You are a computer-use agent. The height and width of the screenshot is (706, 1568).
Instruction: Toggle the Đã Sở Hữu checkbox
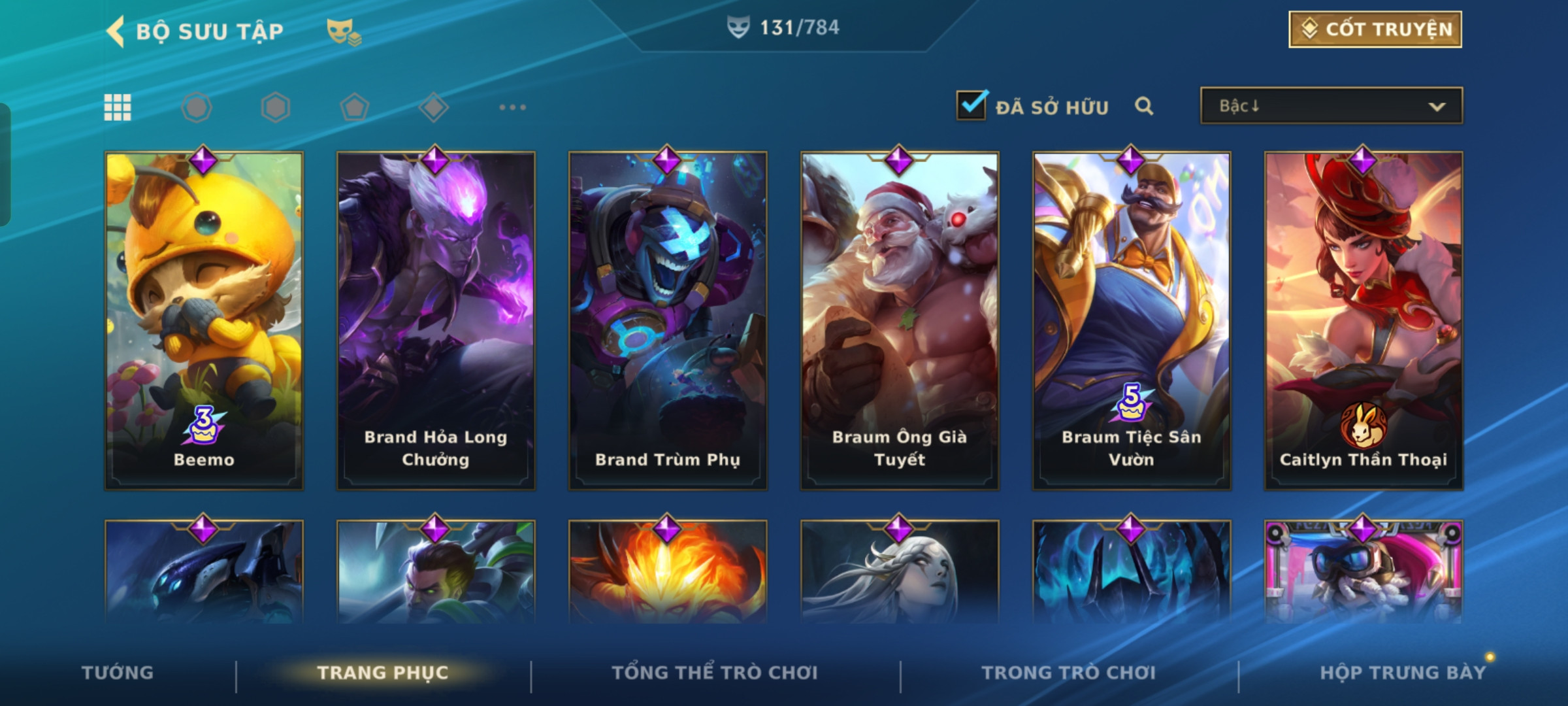972,105
